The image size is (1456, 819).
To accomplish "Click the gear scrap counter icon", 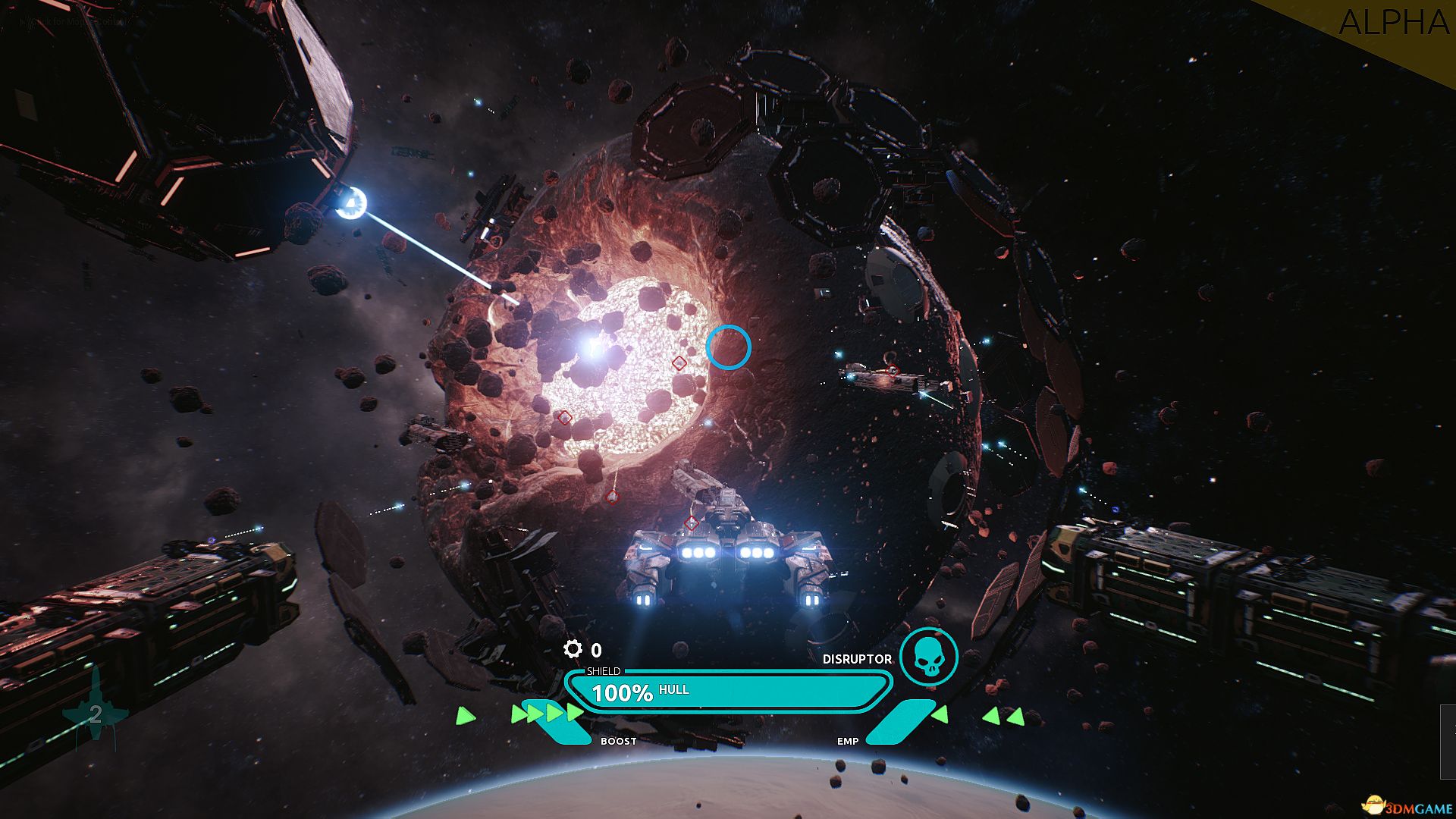I will (573, 649).
